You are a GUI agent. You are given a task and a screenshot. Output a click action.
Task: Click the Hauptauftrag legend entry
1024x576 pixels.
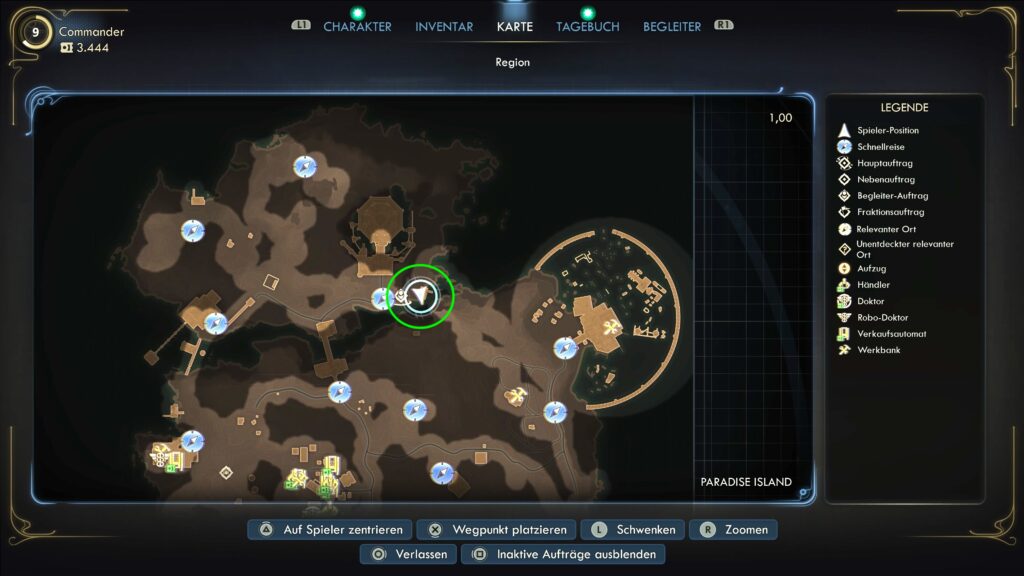(884, 163)
